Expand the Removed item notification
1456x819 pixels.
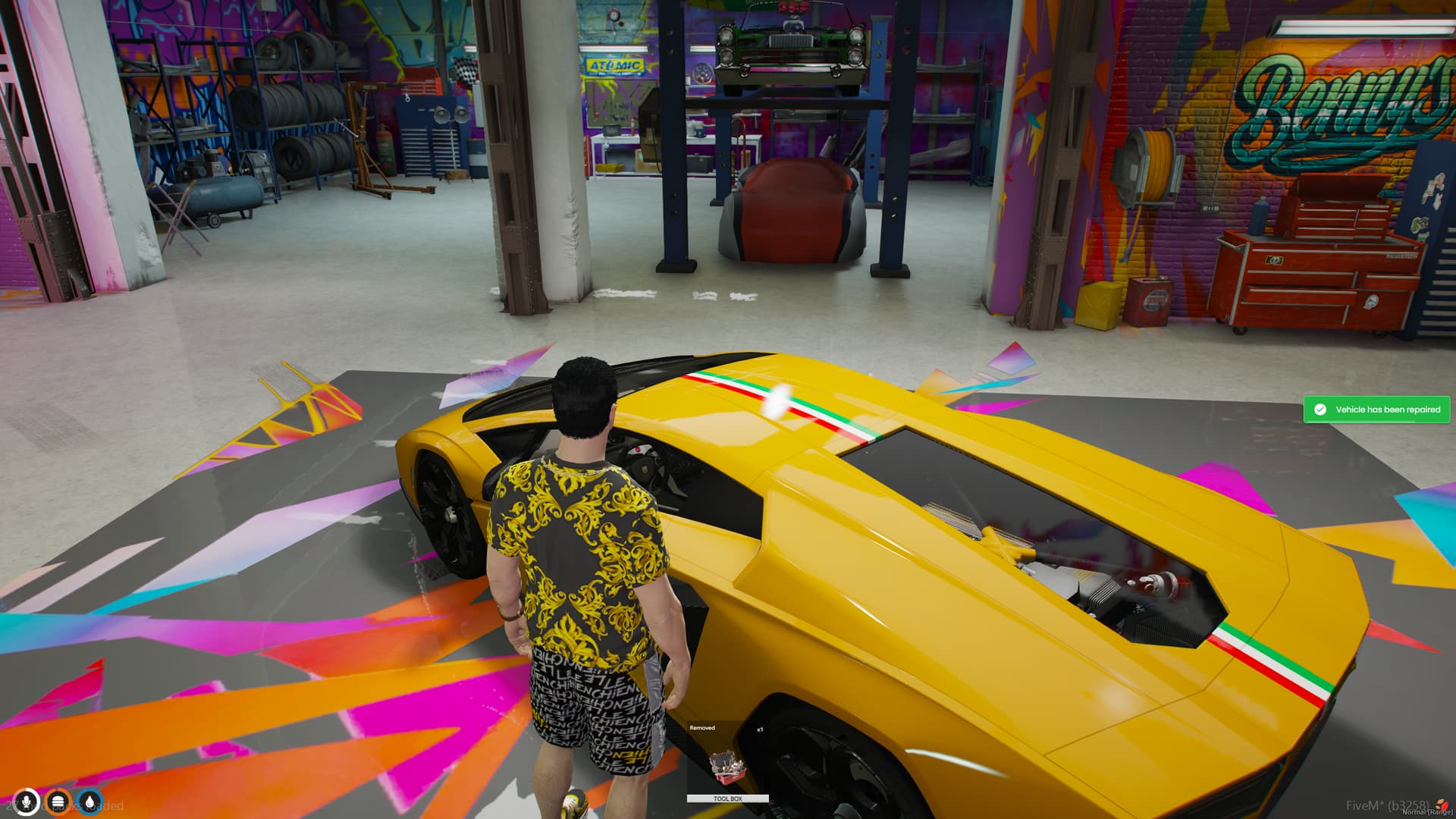(x=702, y=728)
